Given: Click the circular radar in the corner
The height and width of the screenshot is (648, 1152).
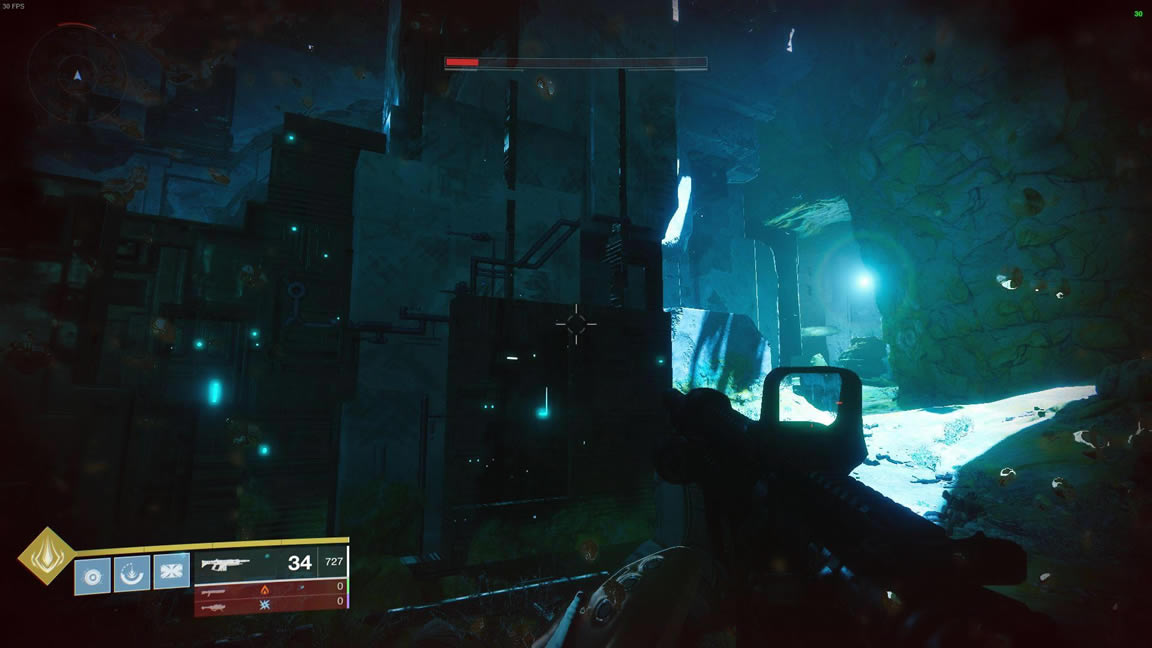Looking at the screenshot, I should click(77, 72).
